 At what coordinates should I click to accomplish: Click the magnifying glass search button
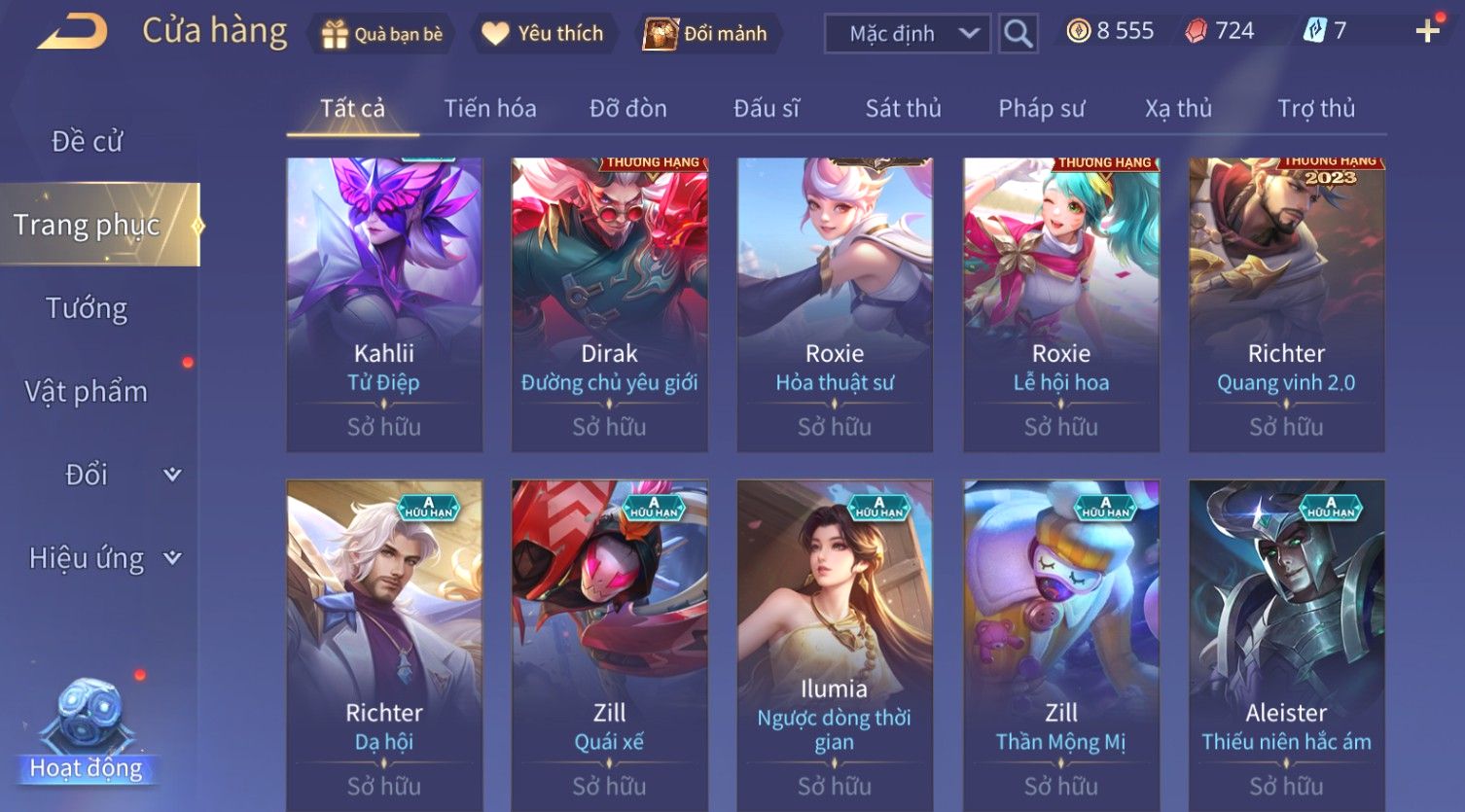[x=1018, y=34]
